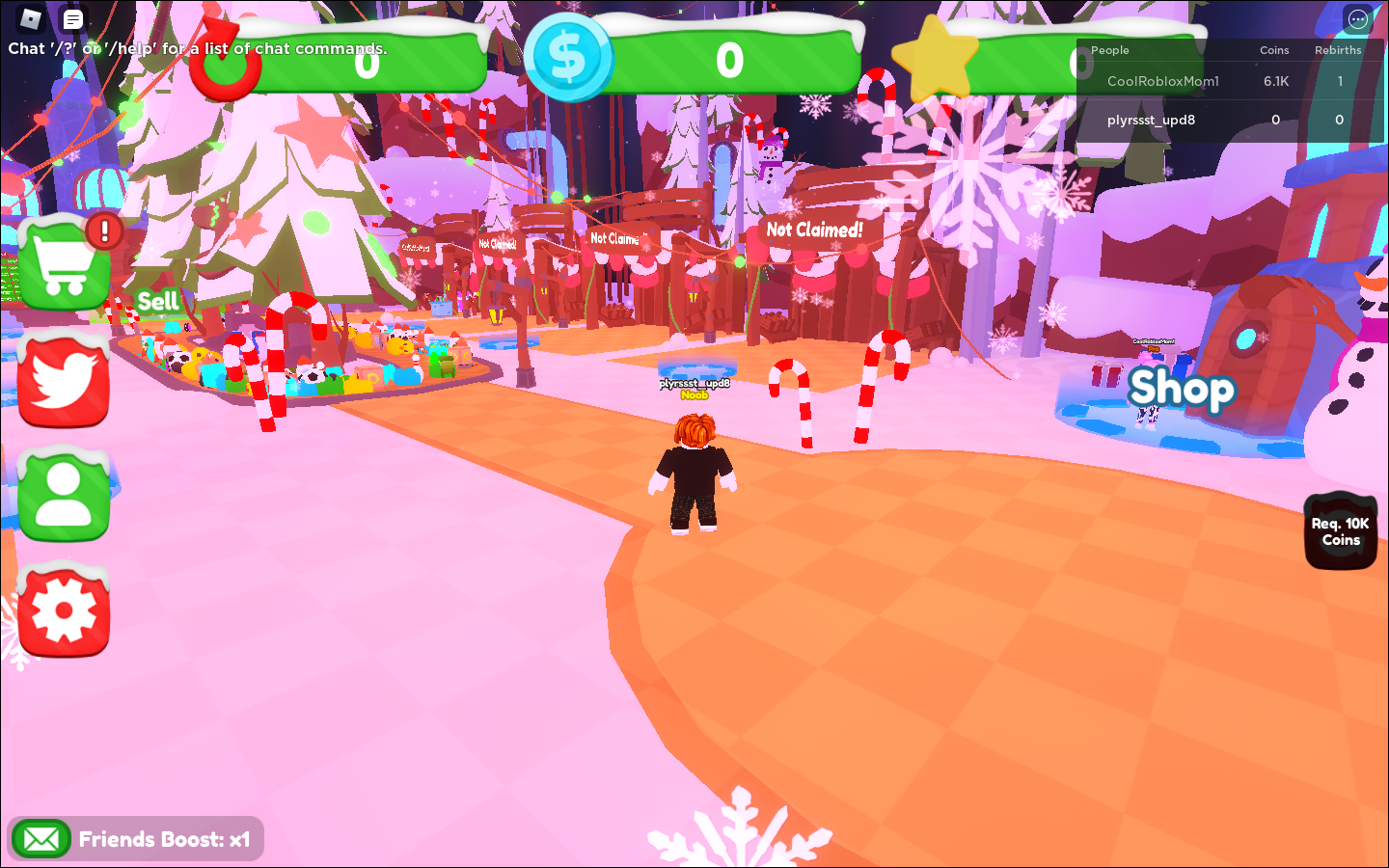1389x868 pixels.
Task: Select CoolRobloxMom1 in the player list
Action: click(1162, 81)
